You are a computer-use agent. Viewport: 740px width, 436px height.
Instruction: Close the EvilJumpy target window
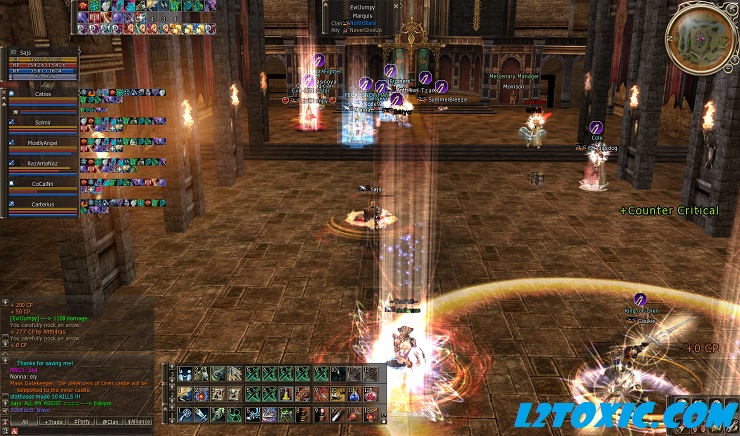396,5
